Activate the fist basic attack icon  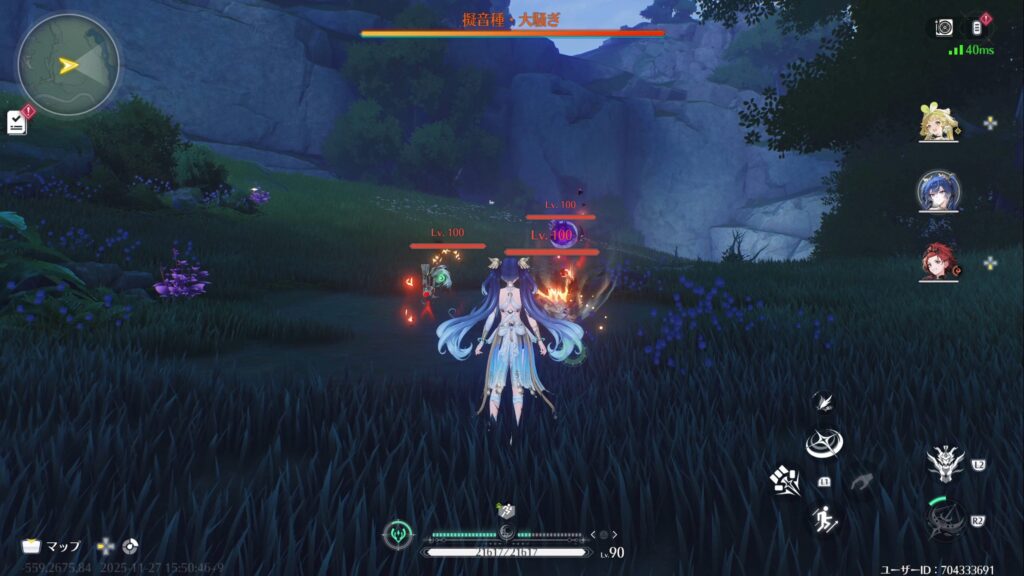(785, 480)
